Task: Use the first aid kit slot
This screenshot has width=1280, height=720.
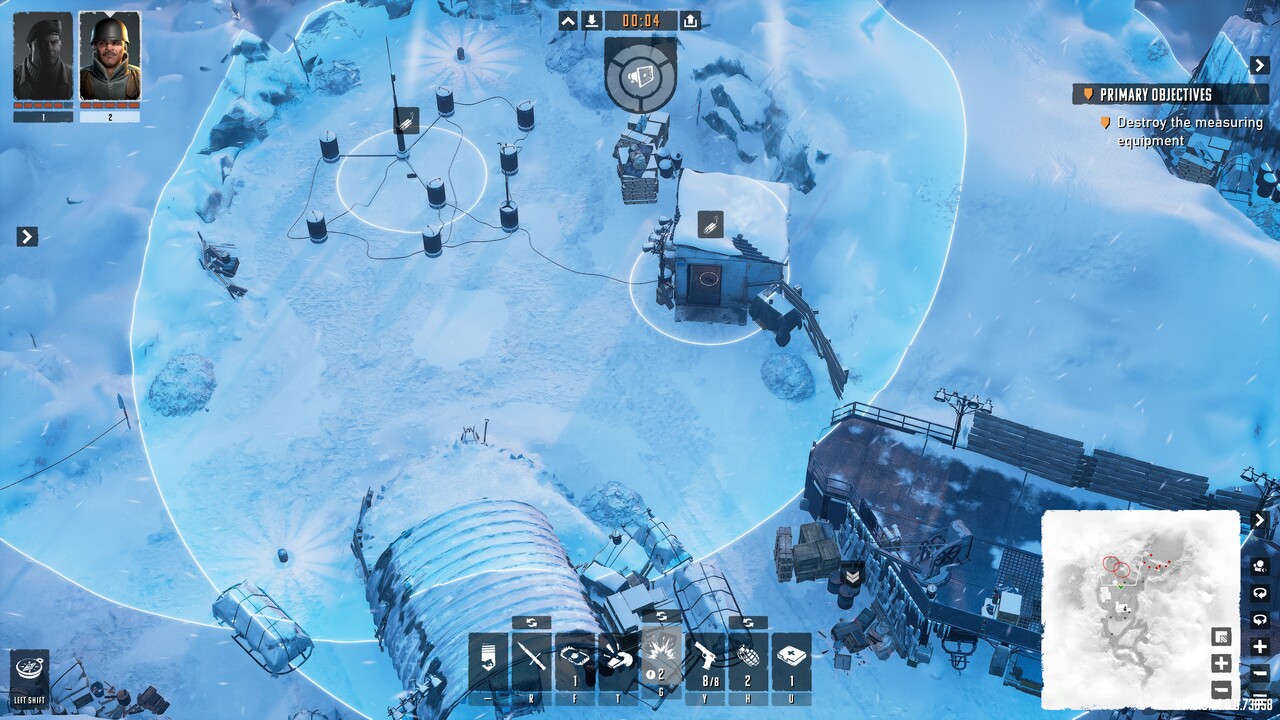Action: tap(791, 660)
